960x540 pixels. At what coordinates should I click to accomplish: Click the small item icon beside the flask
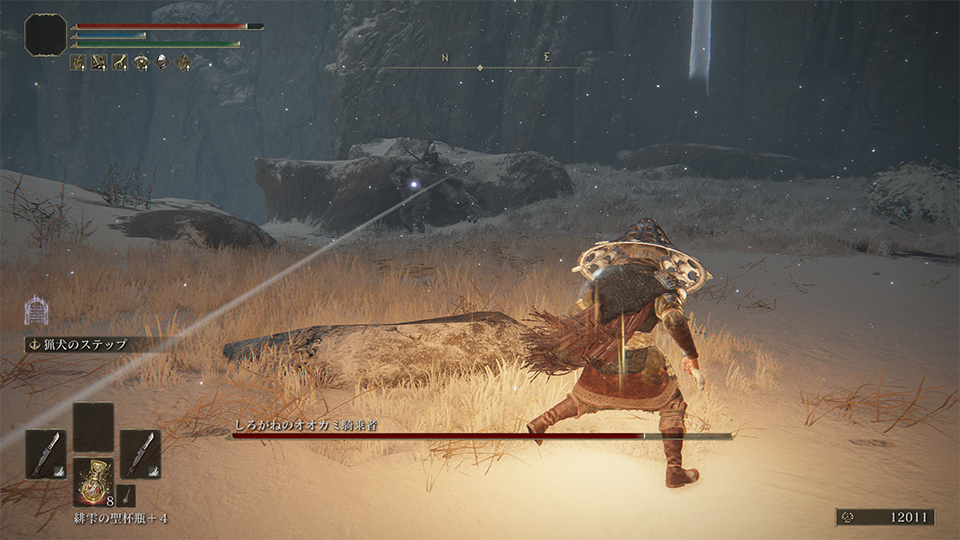click(x=125, y=493)
